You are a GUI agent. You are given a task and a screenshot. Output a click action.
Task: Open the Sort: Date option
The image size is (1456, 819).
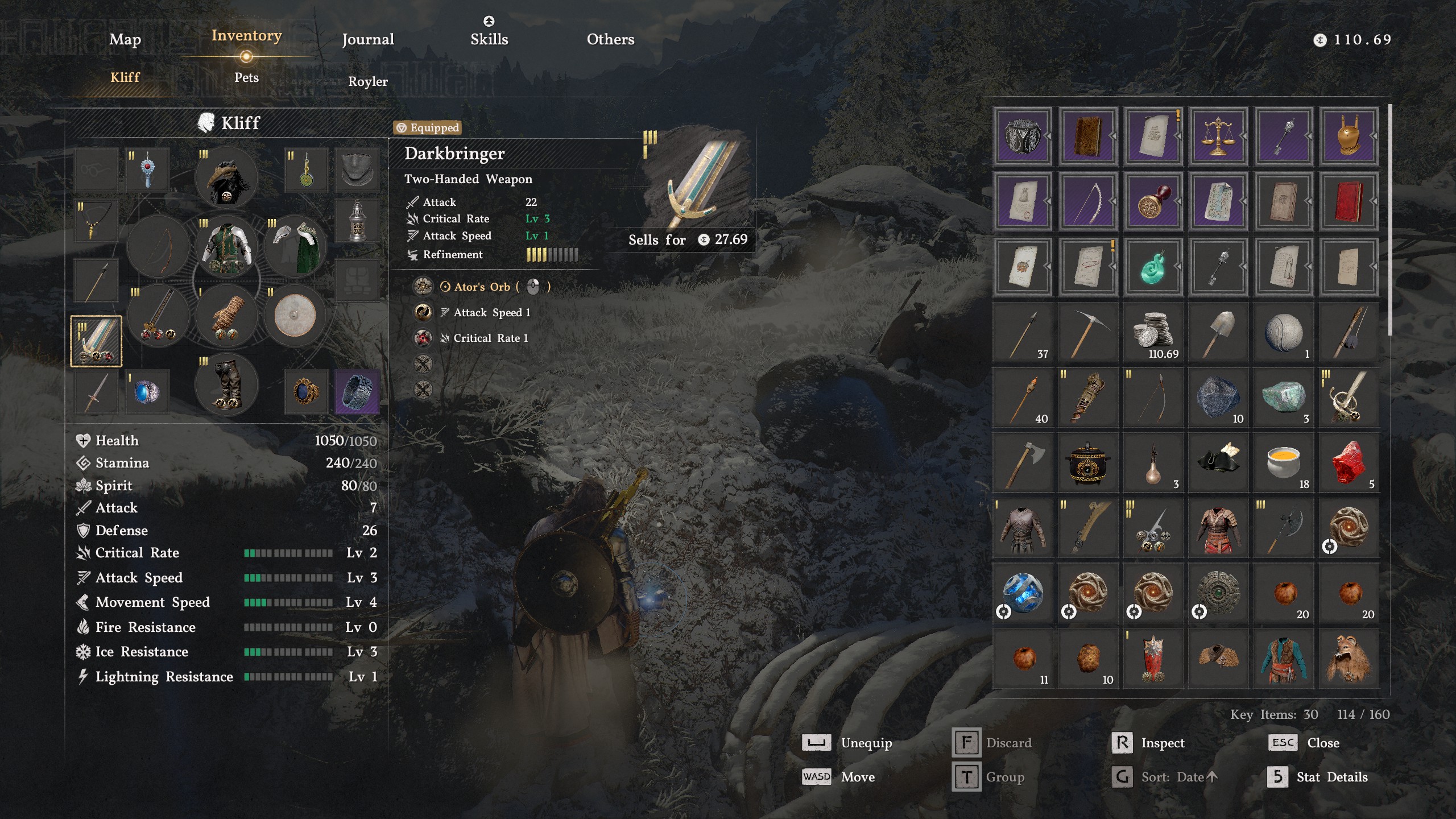pos(1177,776)
